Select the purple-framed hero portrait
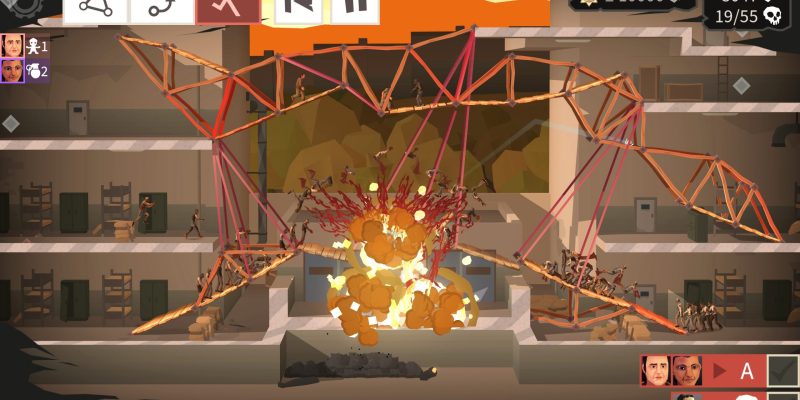Screen dimensions: 800x400 [x=12, y=71]
